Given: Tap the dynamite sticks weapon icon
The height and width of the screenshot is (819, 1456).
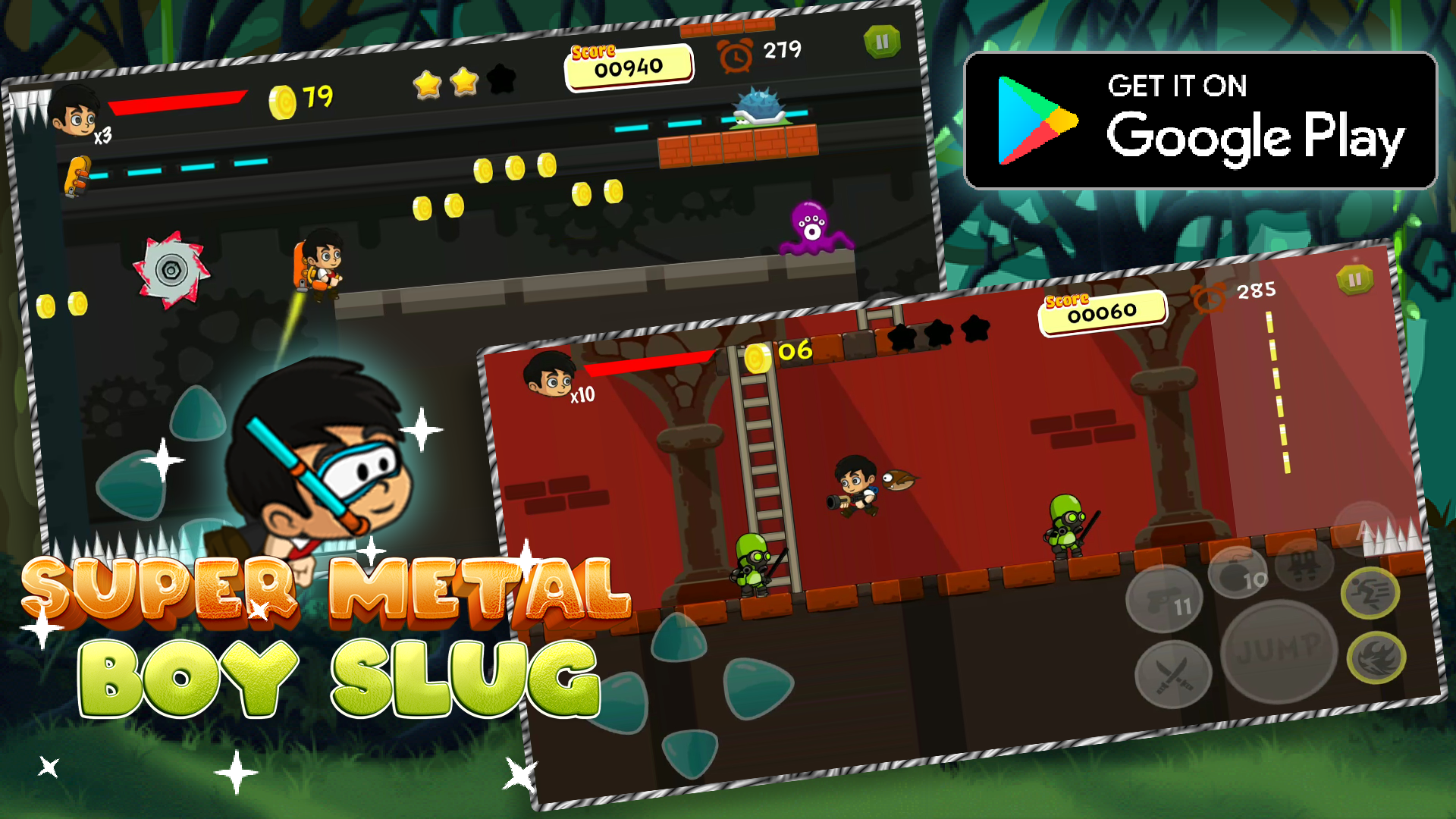Looking at the screenshot, I should point(1302,564).
